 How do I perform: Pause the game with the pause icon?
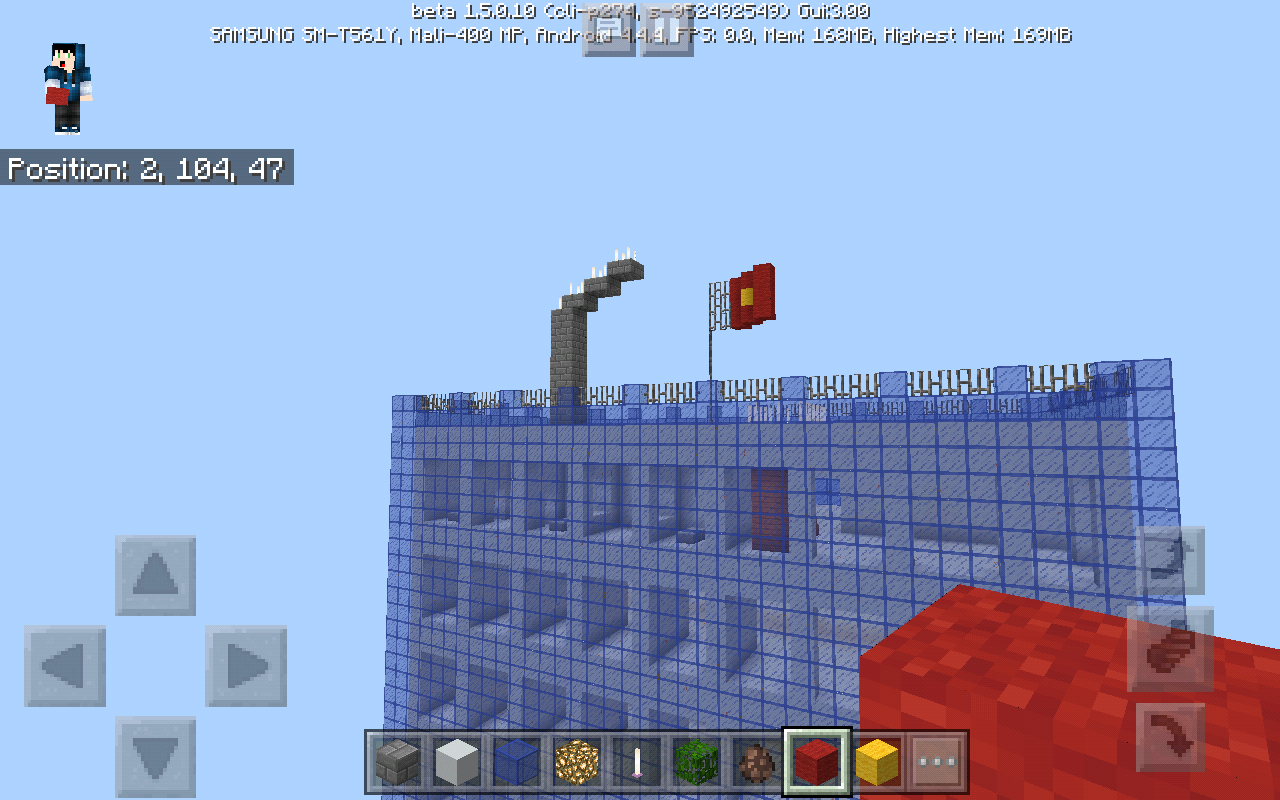pos(666,32)
